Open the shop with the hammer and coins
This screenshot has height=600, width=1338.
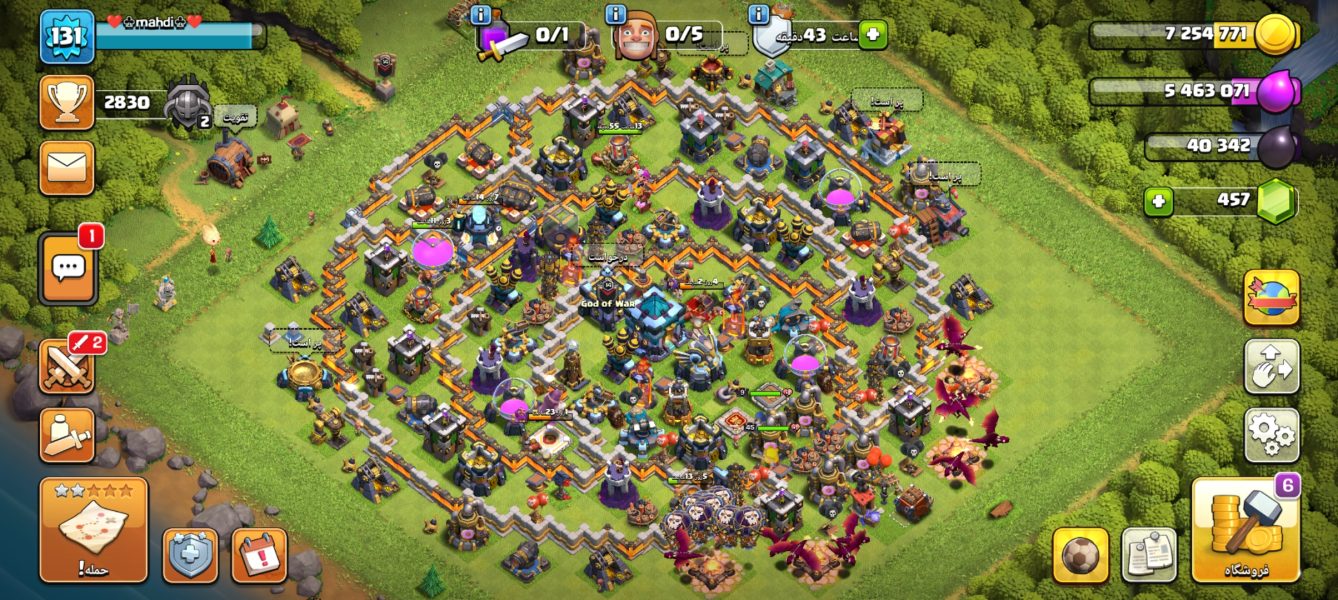coord(1245,529)
